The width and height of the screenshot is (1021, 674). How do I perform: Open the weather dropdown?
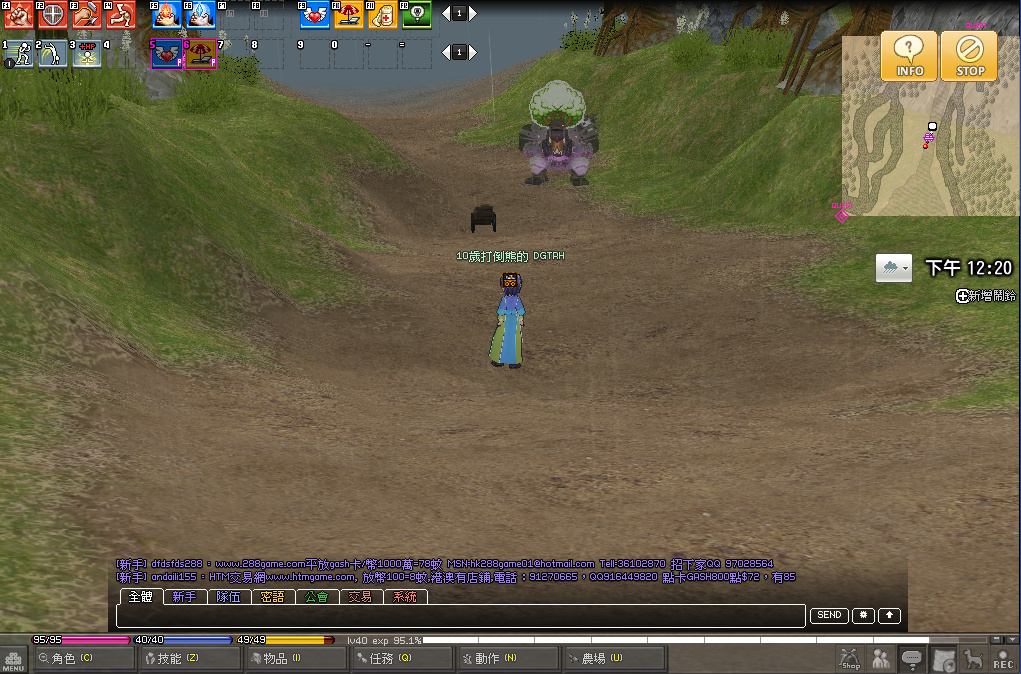894,269
